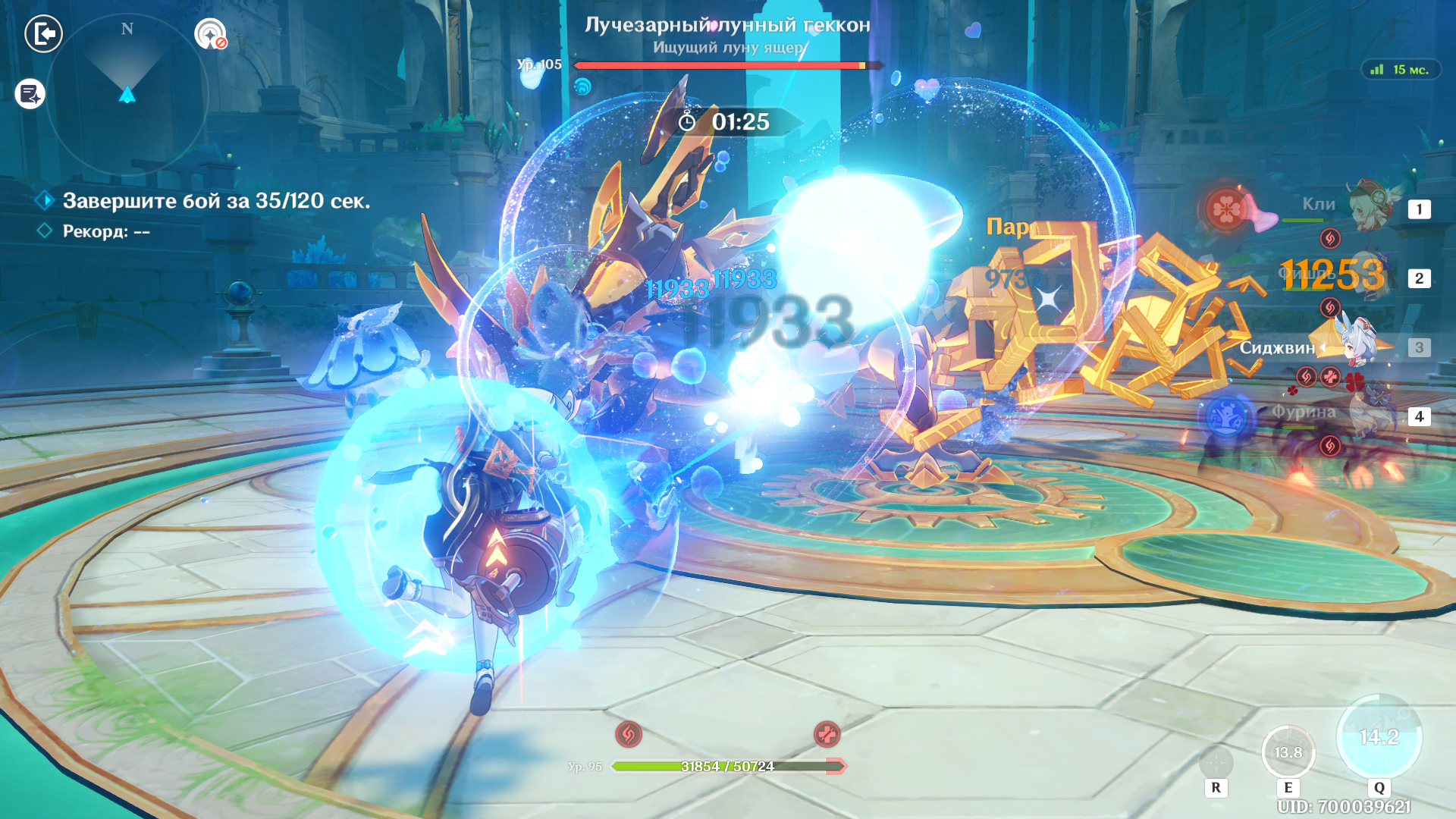Select the challenge objective 'Завершите бой' tracker
The height and width of the screenshot is (819, 1456).
pyautogui.click(x=216, y=201)
